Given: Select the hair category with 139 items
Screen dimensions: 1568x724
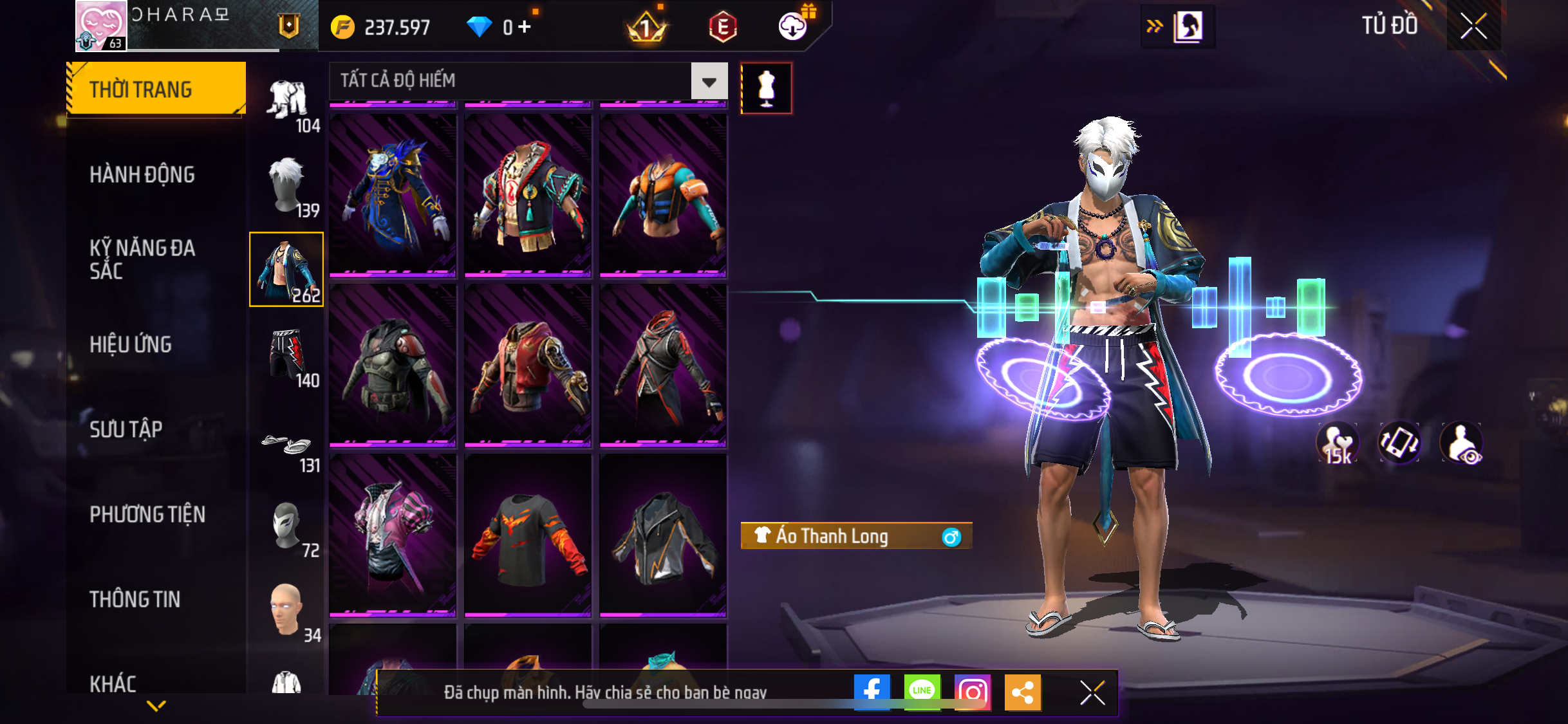Looking at the screenshot, I should click(x=287, y=187).
